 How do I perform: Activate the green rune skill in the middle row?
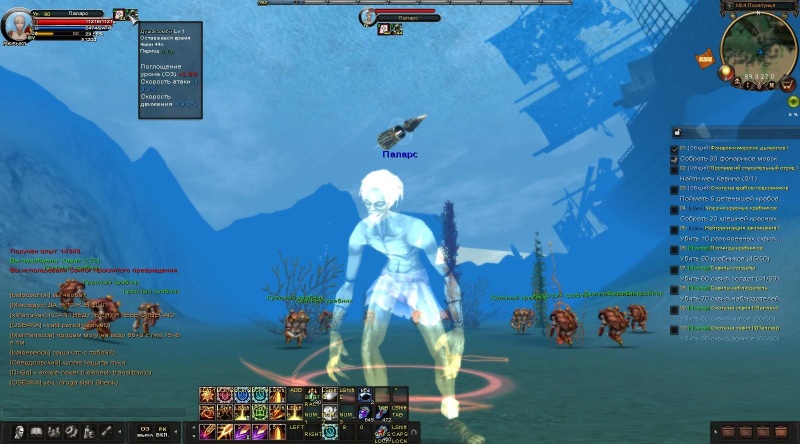tap(258, 412)
